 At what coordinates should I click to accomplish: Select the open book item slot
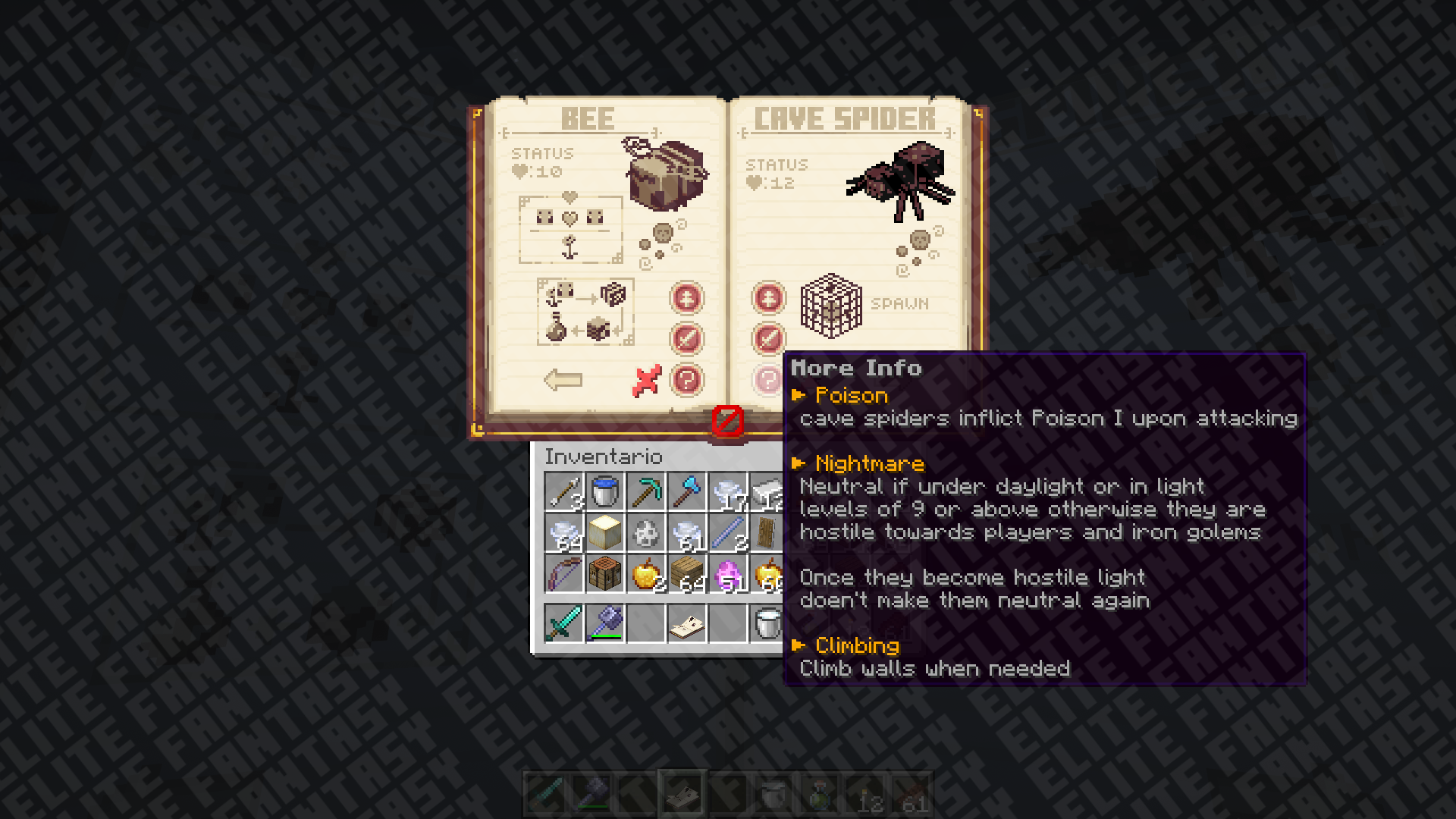click(687, 624)
